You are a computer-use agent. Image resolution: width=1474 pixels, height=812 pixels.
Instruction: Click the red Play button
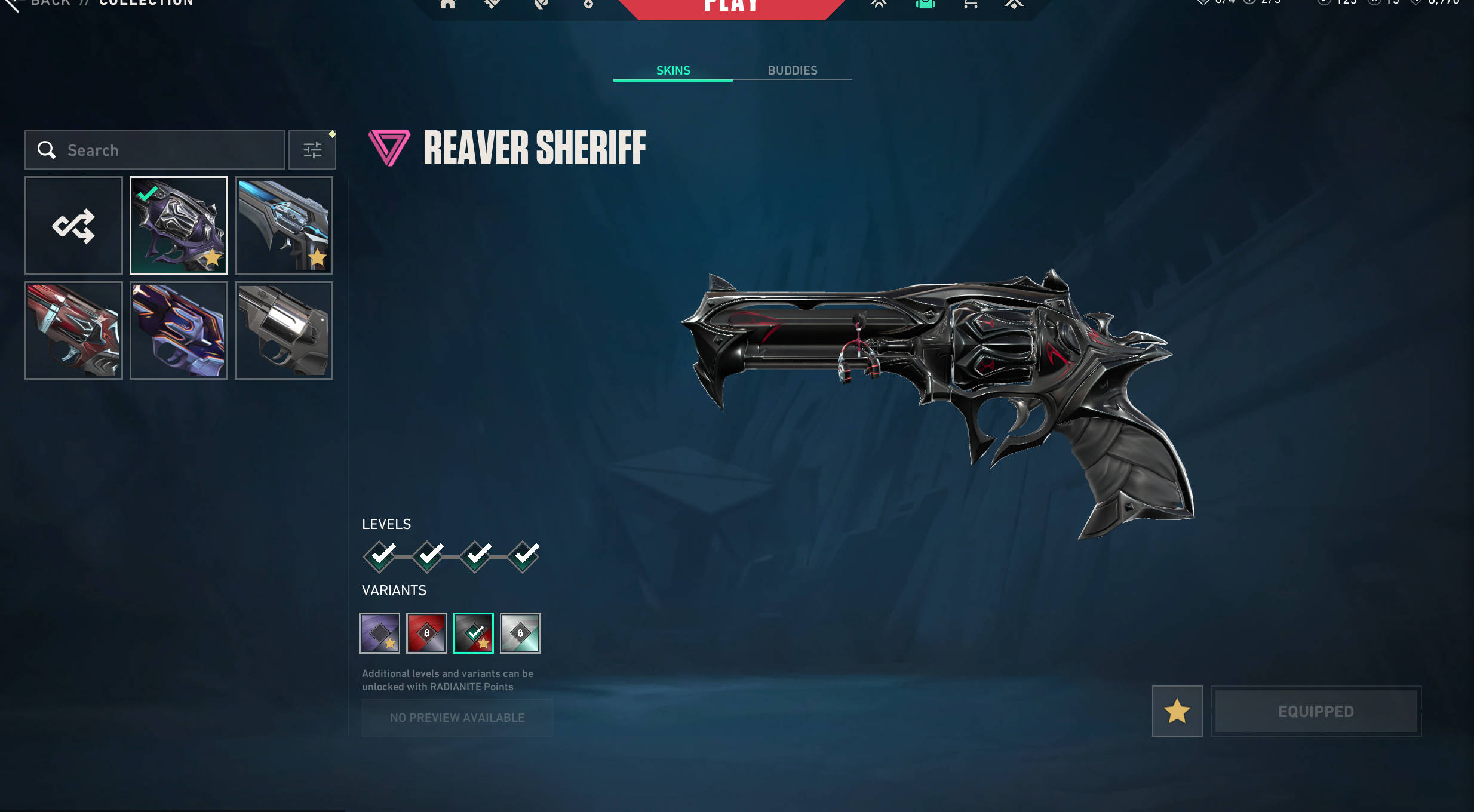tap(731, 7)
